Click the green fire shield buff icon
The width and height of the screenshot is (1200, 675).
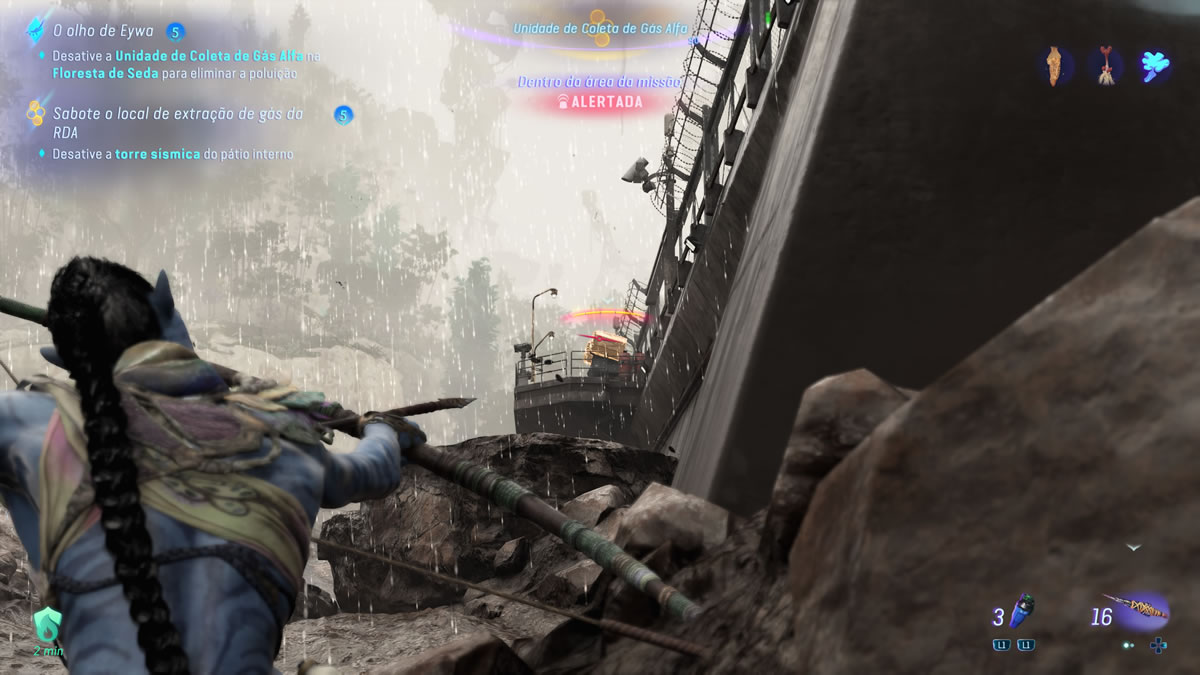click(x=47, y=626)
